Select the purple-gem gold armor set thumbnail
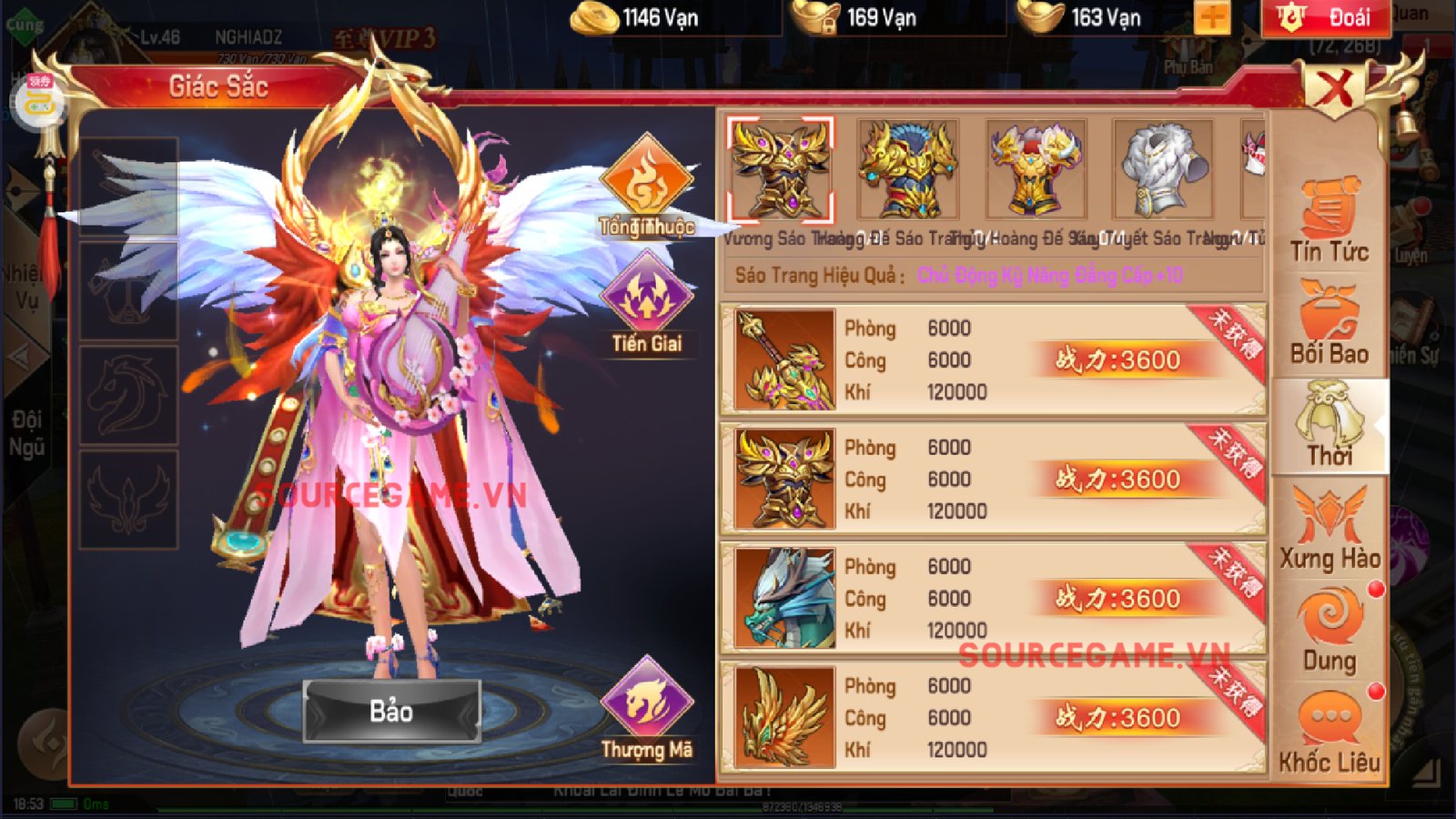 [x=780, y=170]
